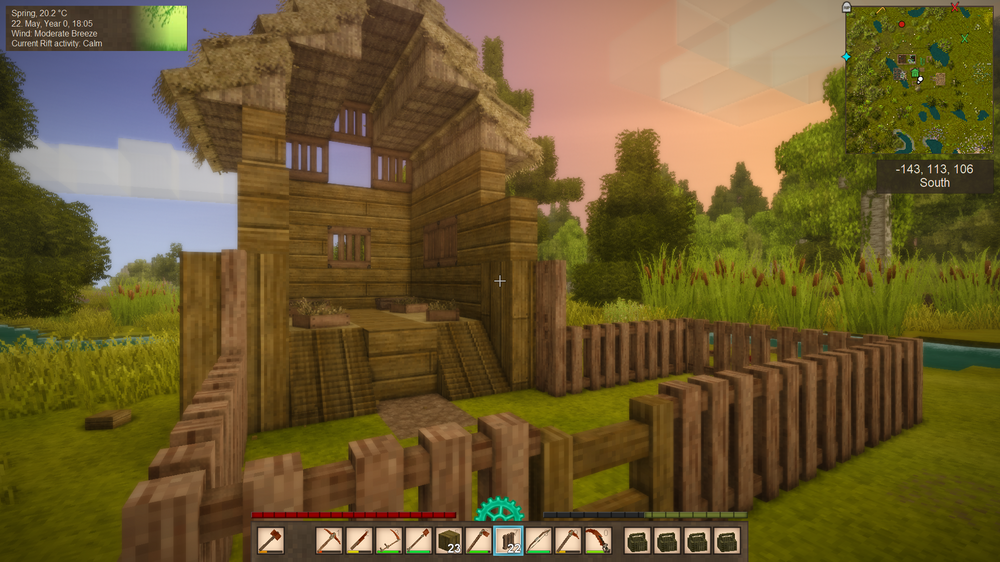Click the cyan star marker at minimap edge
The image size is (1000, 562).
point(846,57)
